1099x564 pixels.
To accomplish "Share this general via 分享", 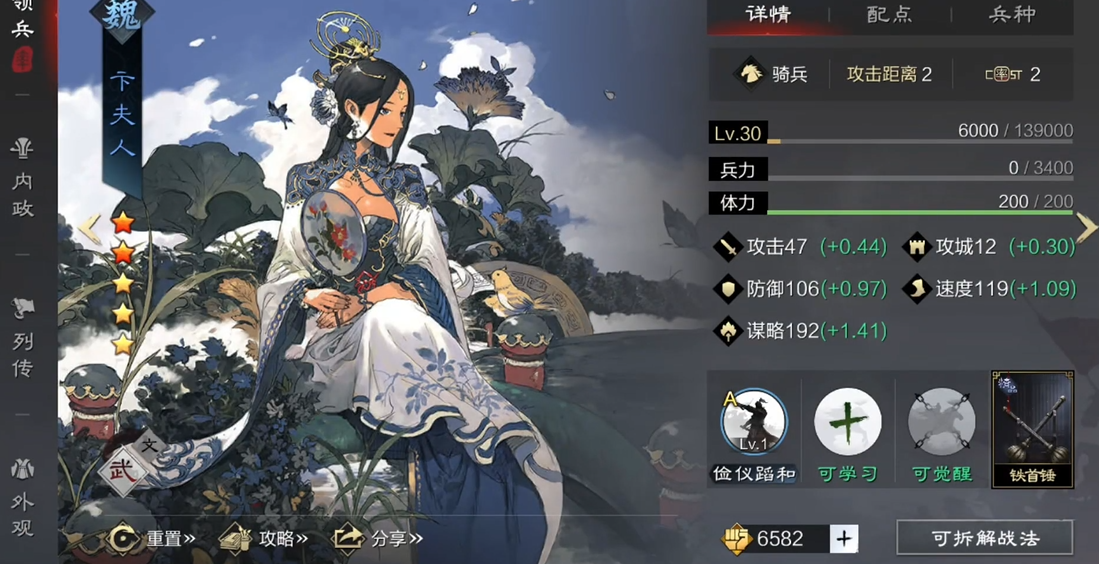I will coord(377,539).
